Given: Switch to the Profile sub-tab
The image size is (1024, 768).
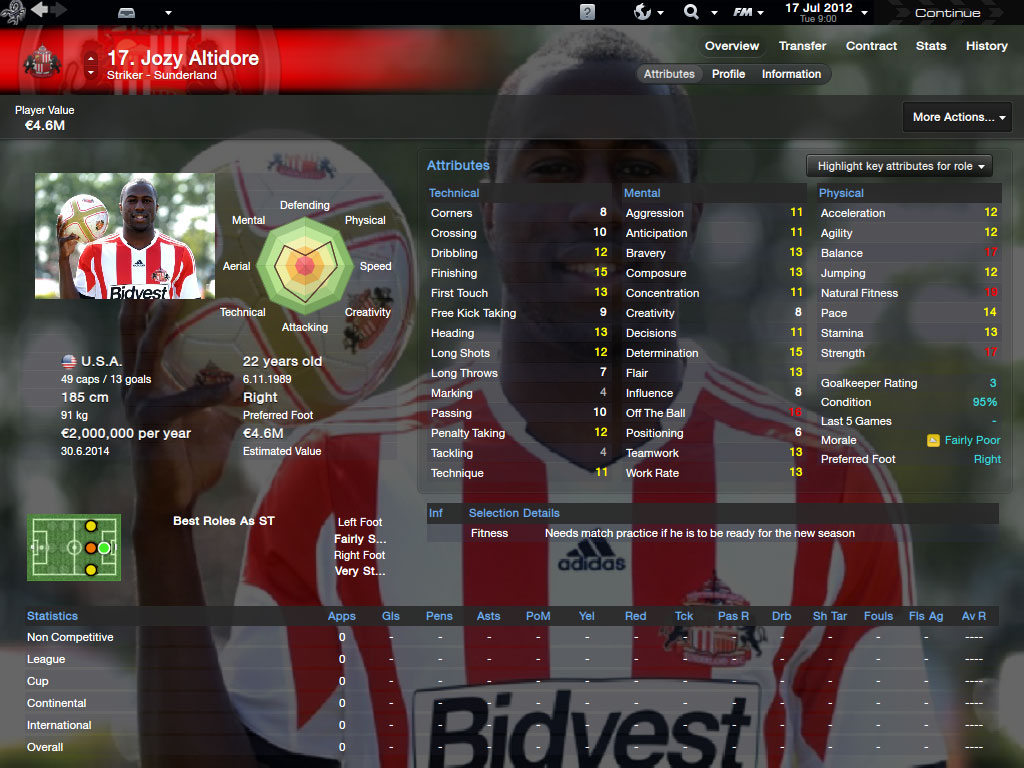Looking at the screenshot, I should [728, 74].
